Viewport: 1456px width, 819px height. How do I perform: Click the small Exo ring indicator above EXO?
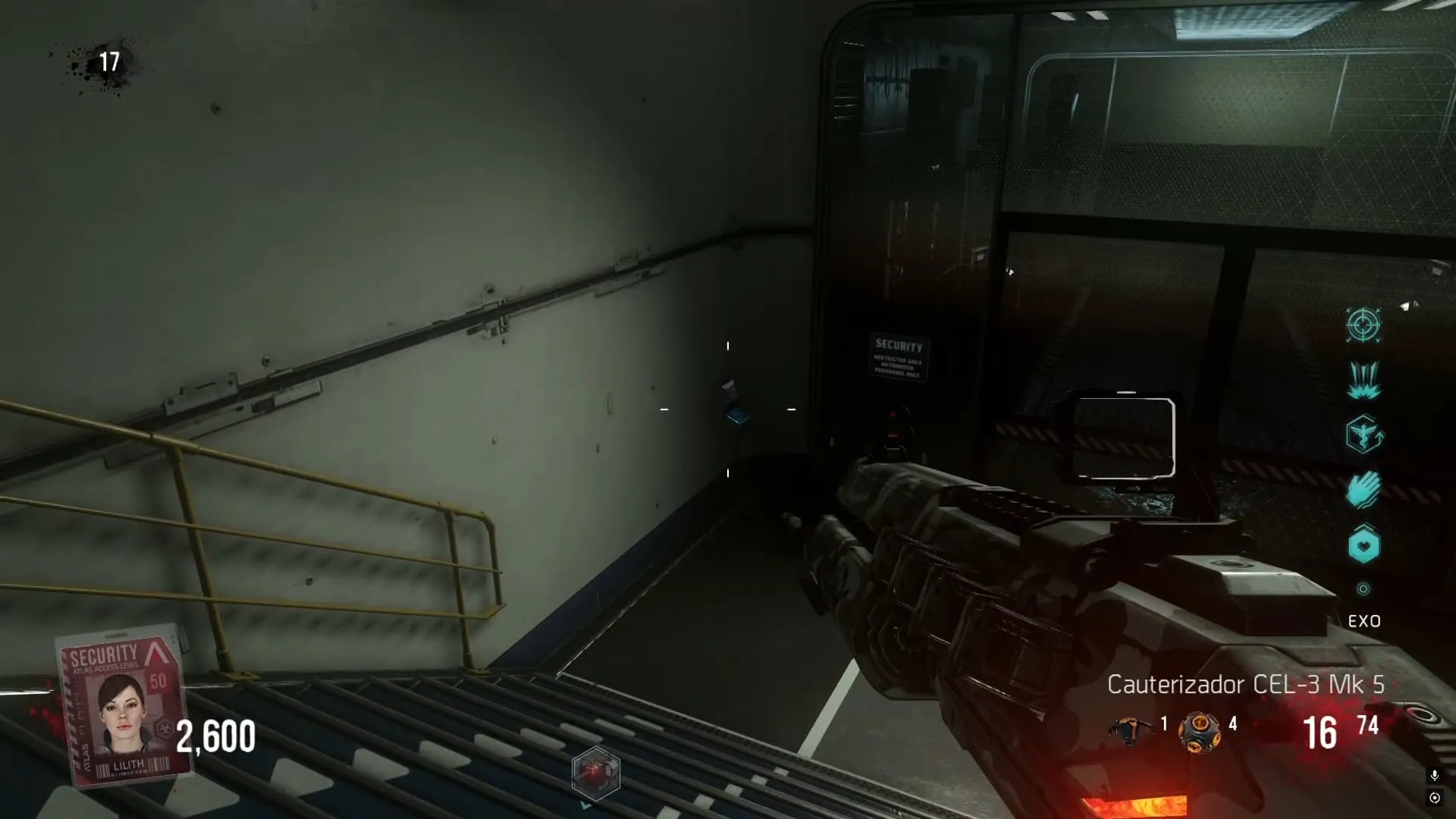(x=1363, y=589)
